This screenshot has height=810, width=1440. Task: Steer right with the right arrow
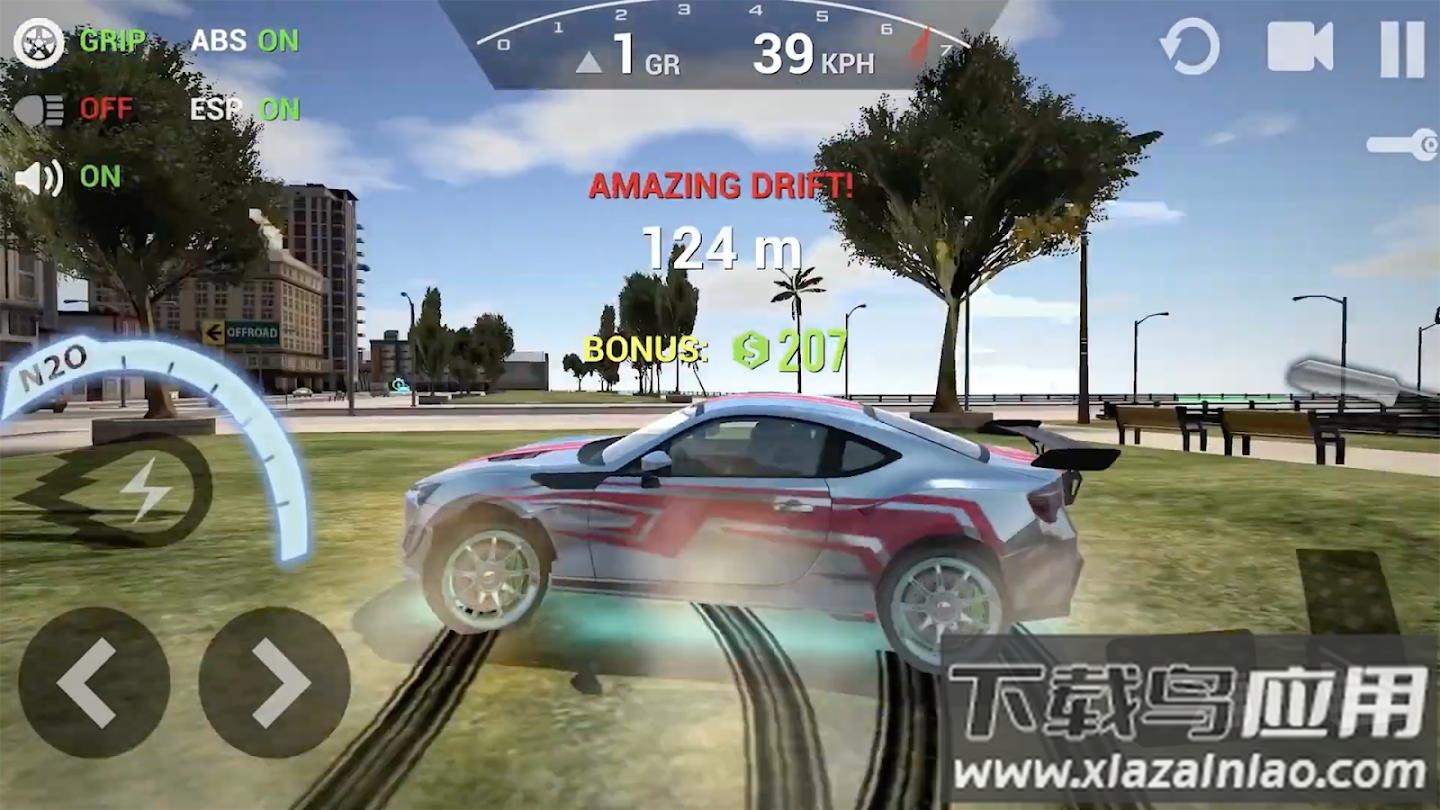[x=274, y=682]
